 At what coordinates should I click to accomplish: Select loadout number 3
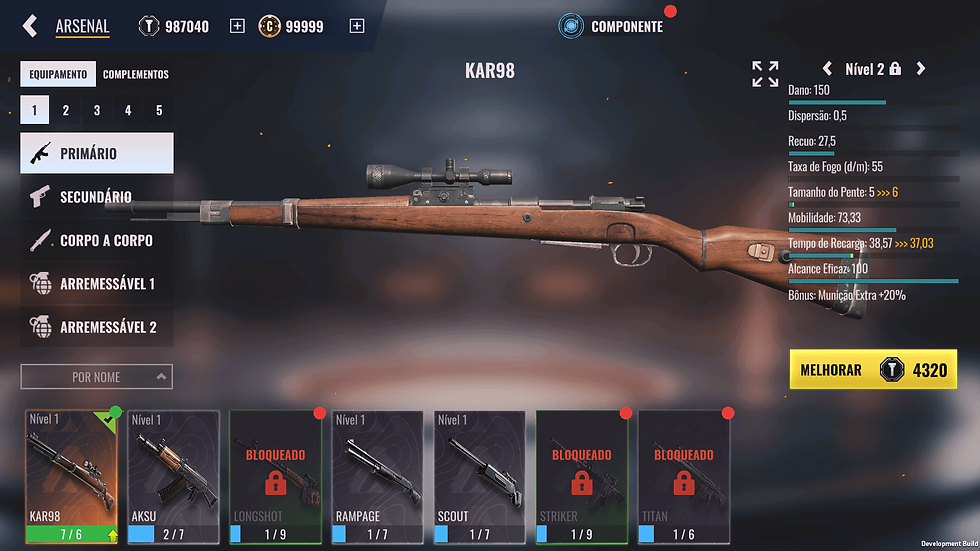click(97, 111)
